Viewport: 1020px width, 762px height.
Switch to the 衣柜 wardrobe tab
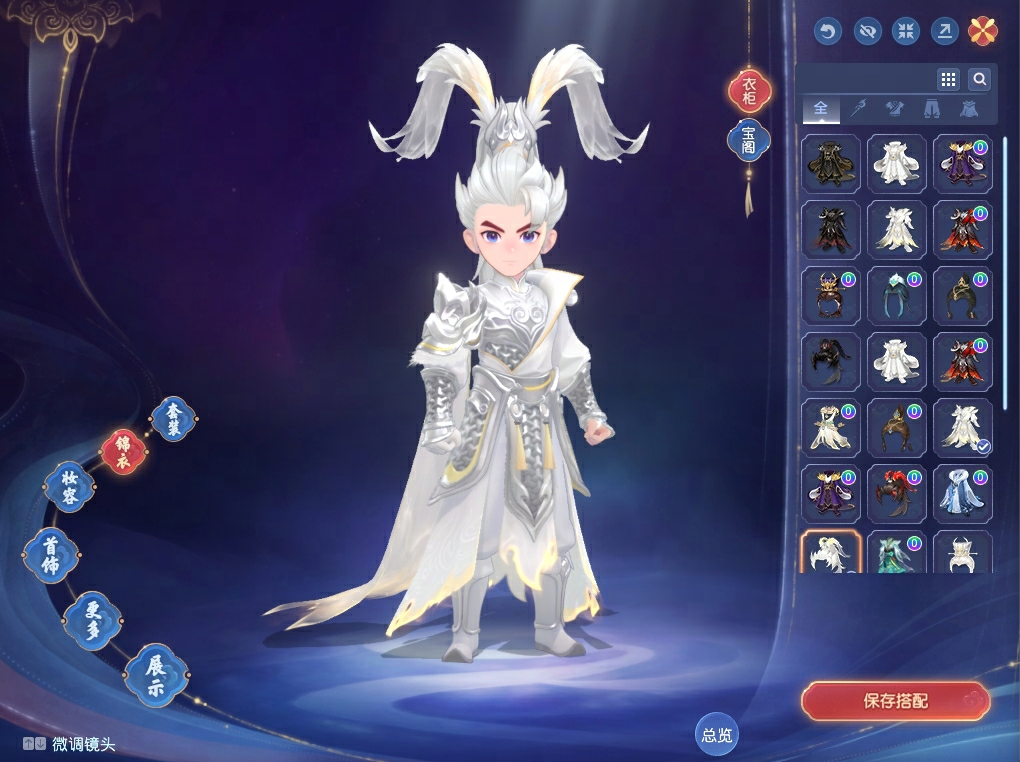749,92
